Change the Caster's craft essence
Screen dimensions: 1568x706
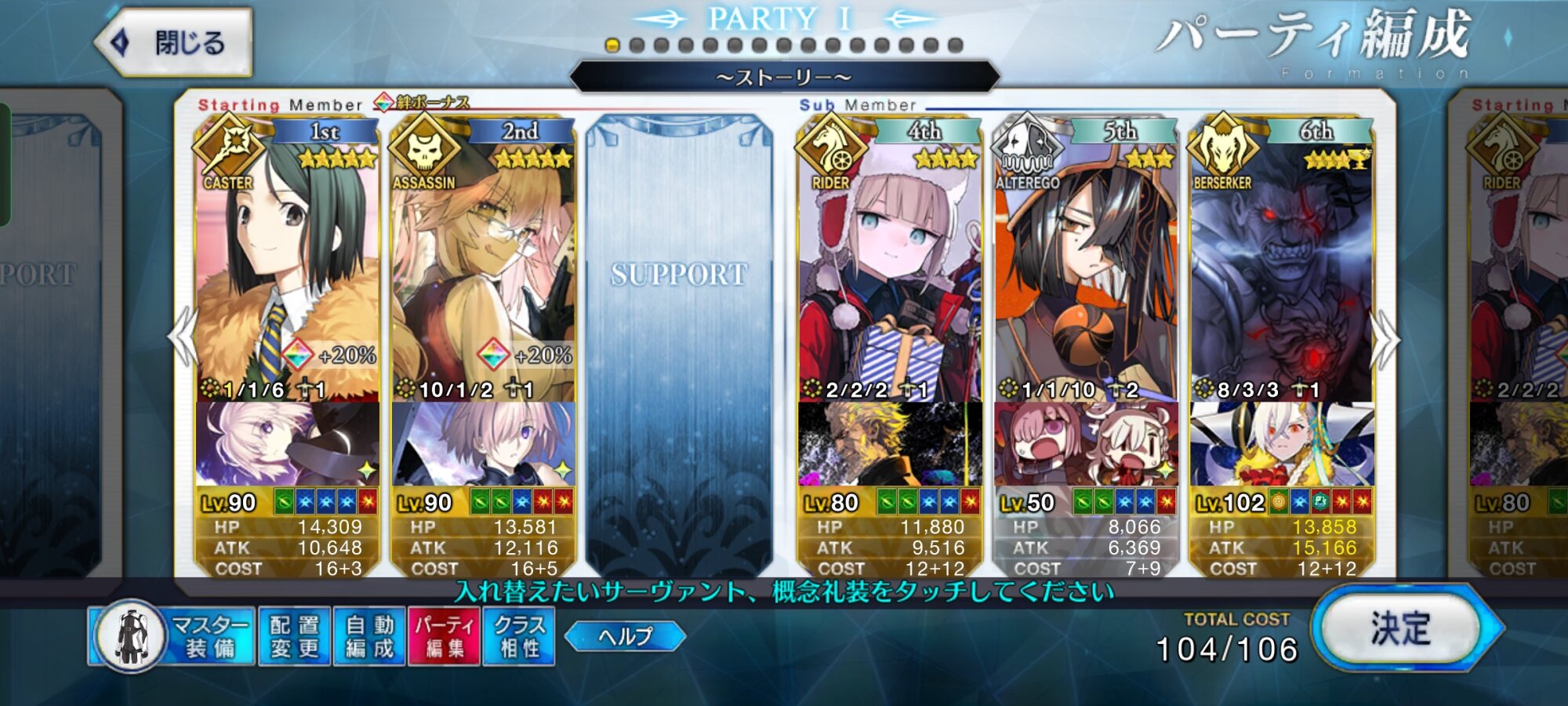click(x=287, y=444)
